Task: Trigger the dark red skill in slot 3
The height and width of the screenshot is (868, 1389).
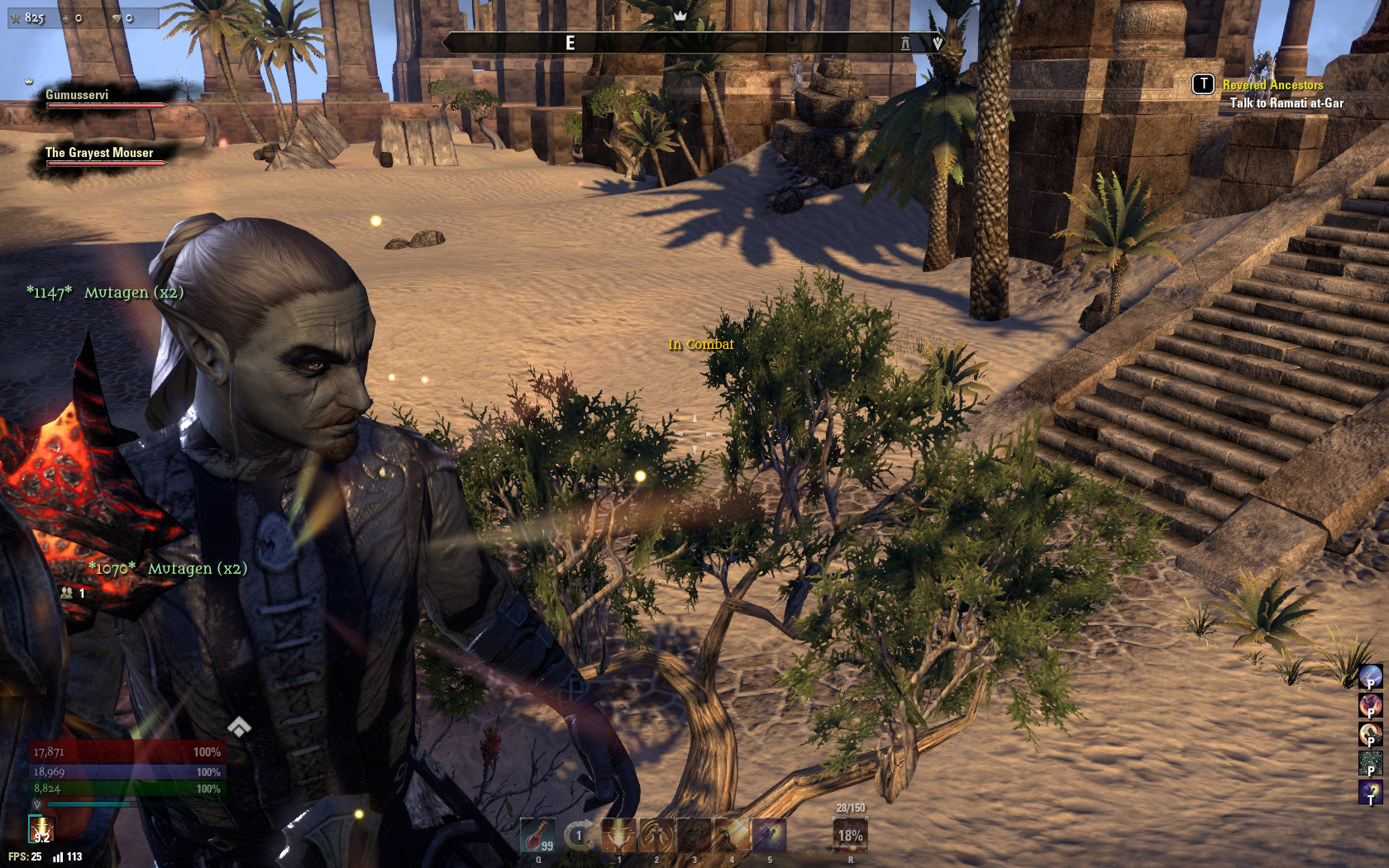Action: coord(694,835)
